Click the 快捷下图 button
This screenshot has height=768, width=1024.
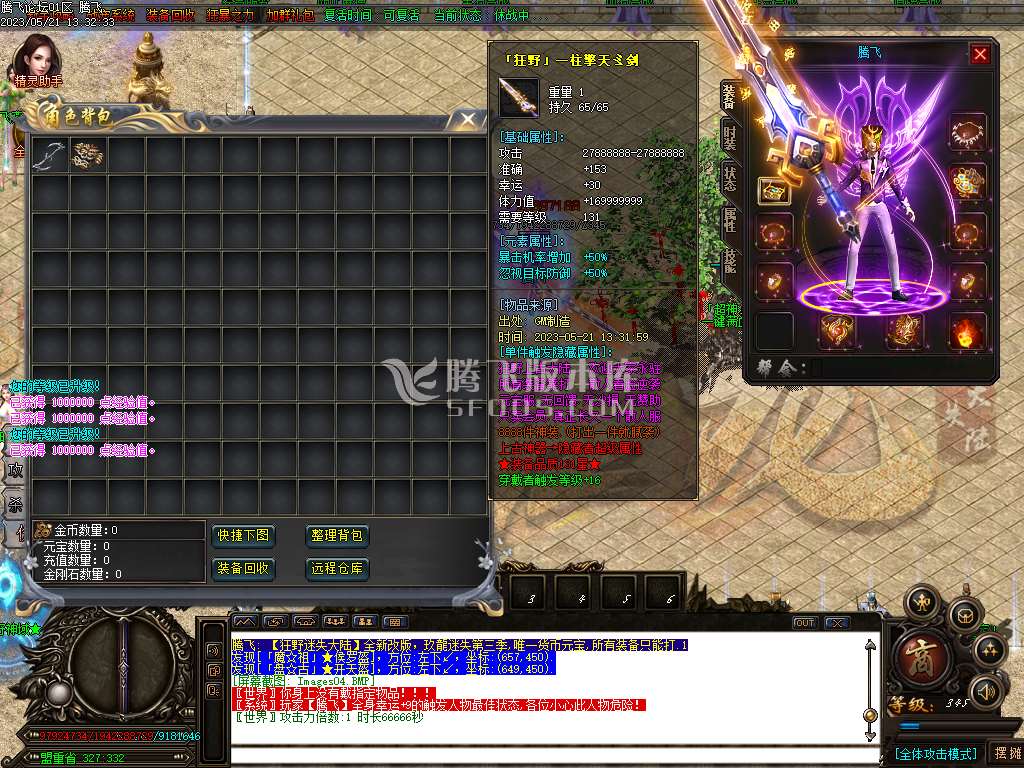click(x=242, y=536)
